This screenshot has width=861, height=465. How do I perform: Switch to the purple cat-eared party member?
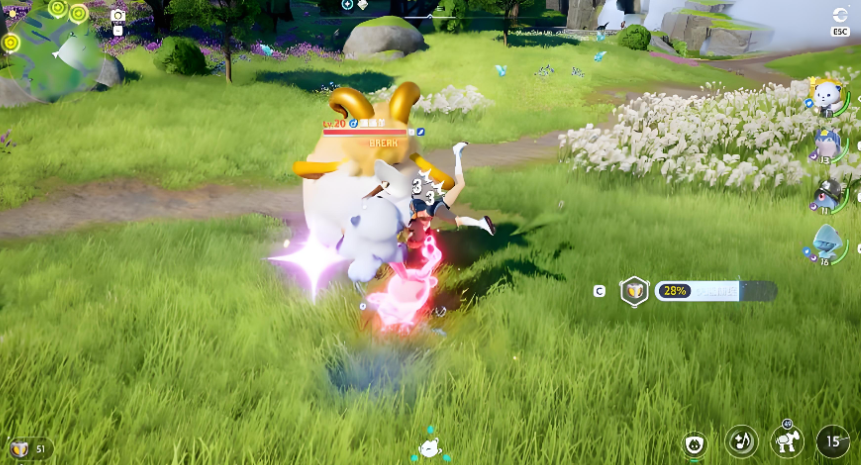coord(829,144)
